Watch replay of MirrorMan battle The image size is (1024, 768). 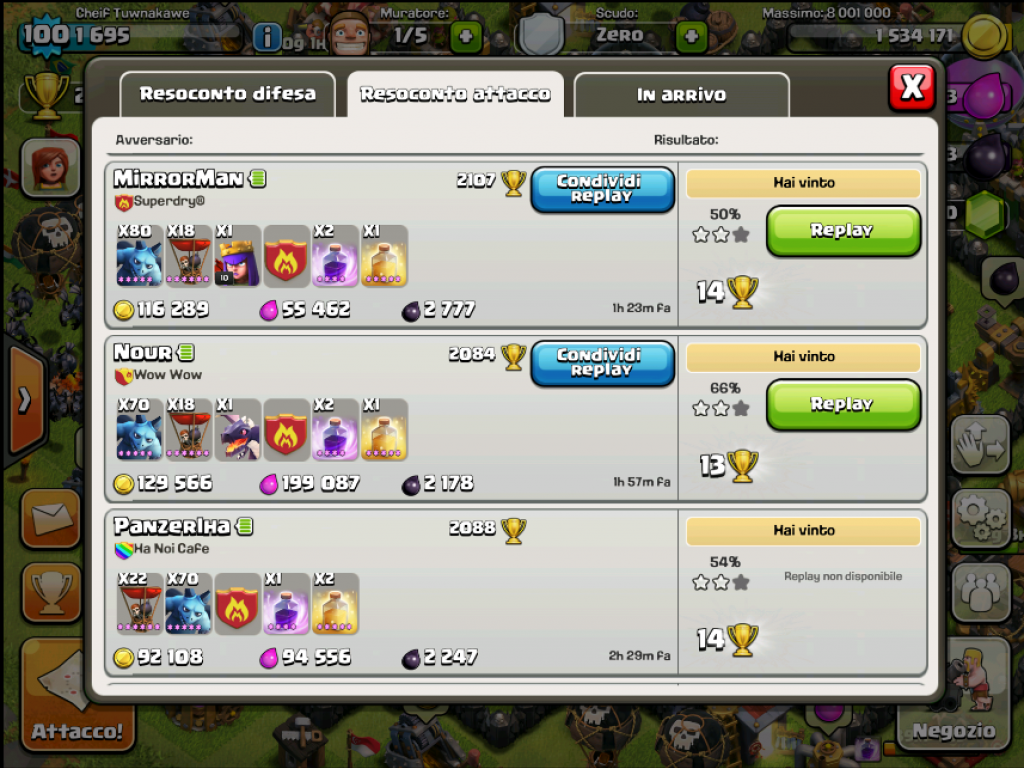pos(842,231)
